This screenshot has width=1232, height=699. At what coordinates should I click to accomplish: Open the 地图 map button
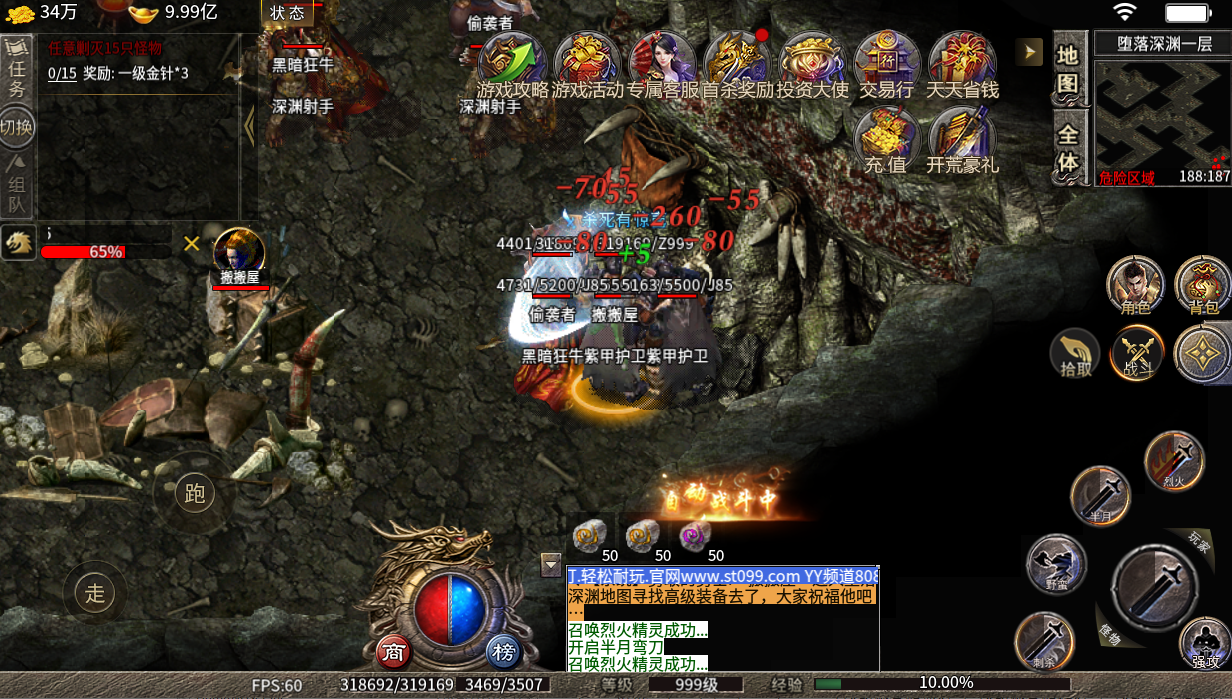coord(1068,70)
